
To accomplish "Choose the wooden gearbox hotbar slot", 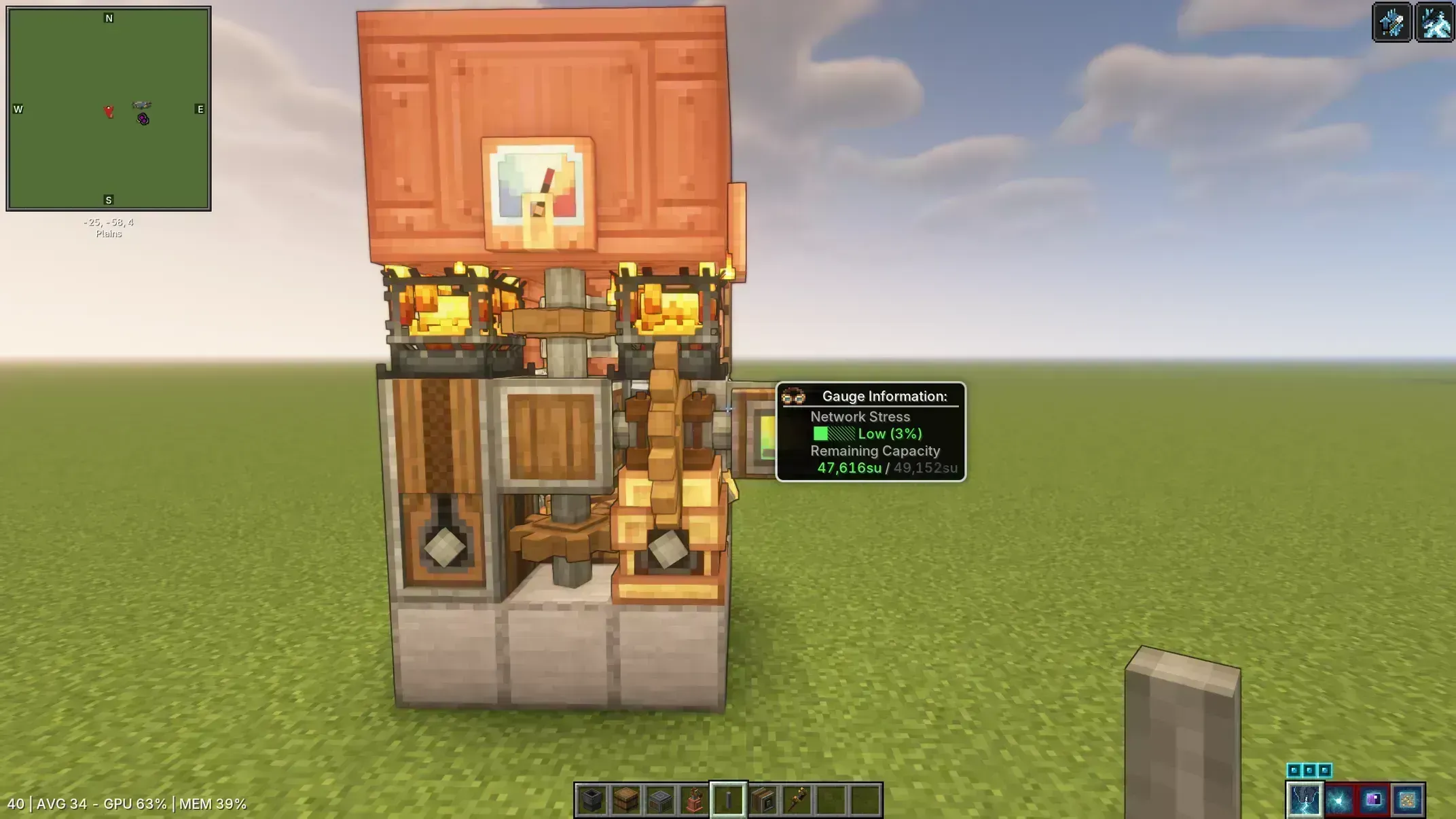I will click(x=763, y=800).
